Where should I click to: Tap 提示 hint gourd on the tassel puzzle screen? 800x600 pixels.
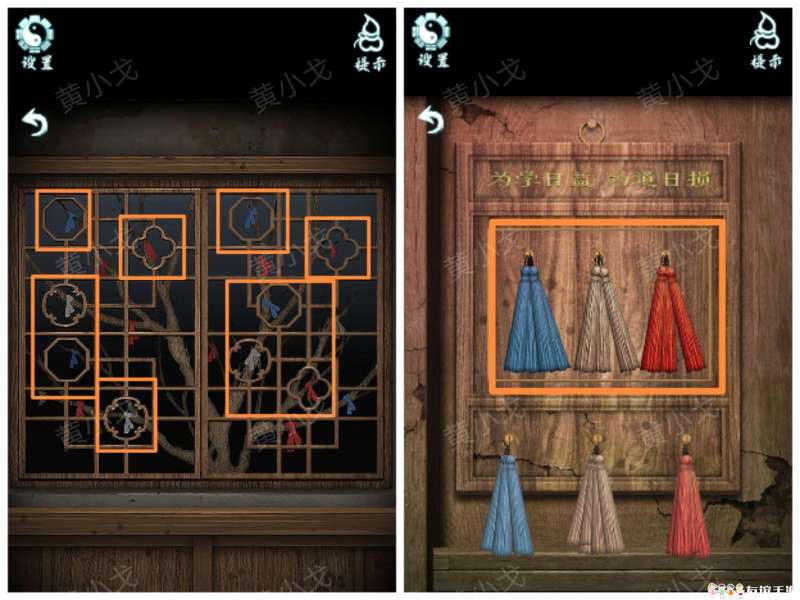[766, 43]
